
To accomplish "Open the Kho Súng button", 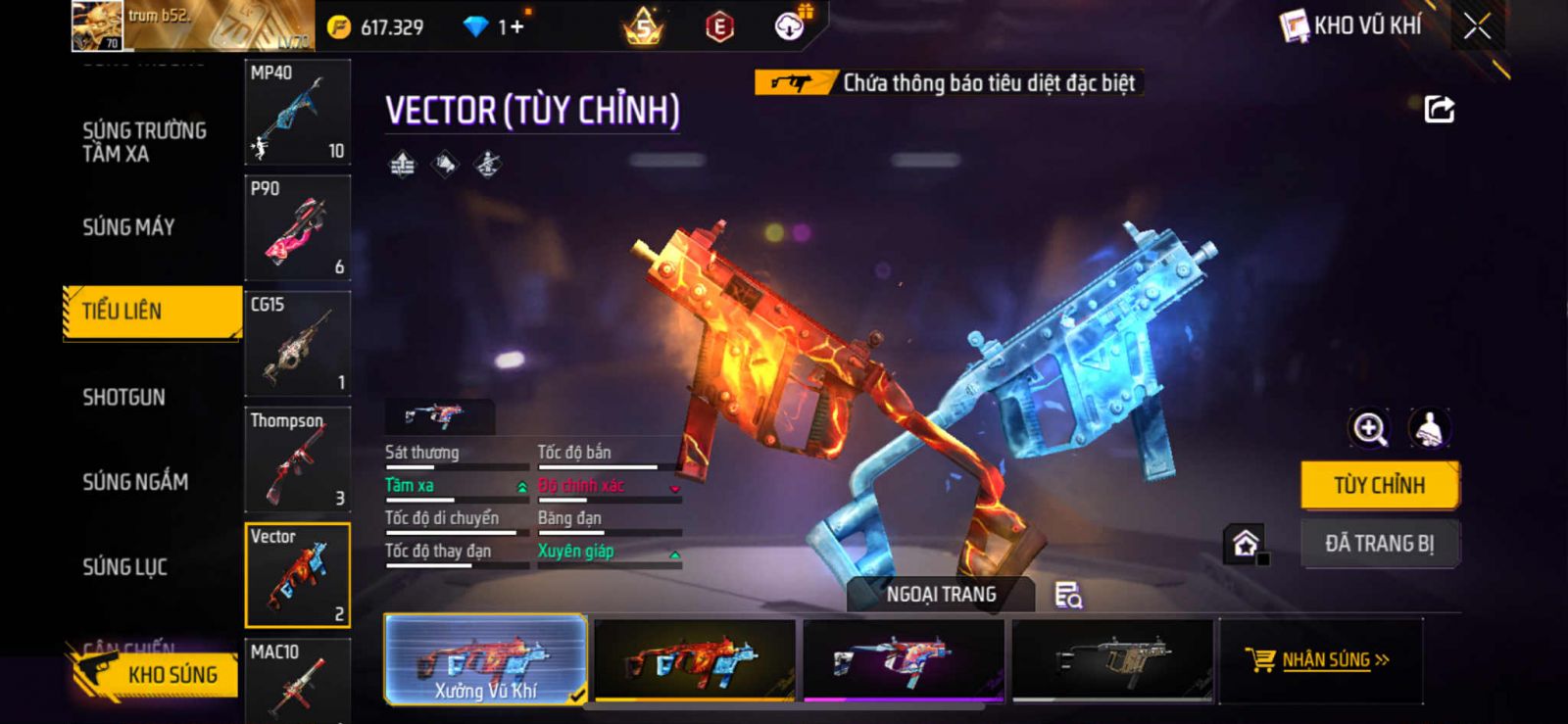I will tap(157, 674).
